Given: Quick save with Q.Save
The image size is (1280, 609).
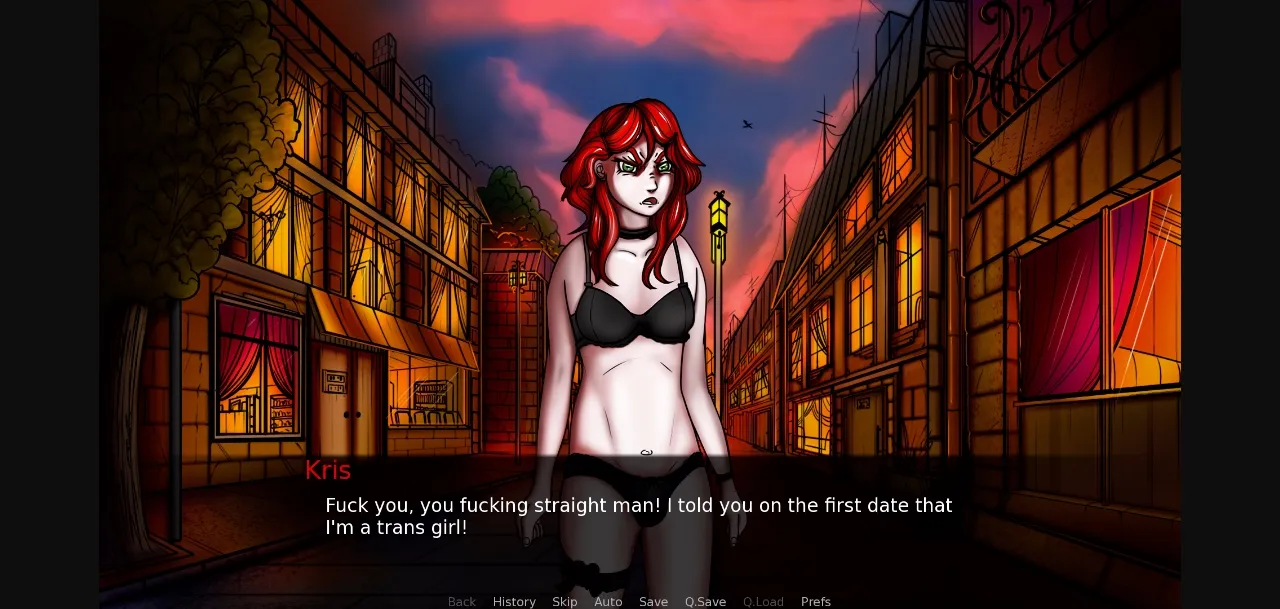Looking at the screenshot, I should (x=705, y=601).
